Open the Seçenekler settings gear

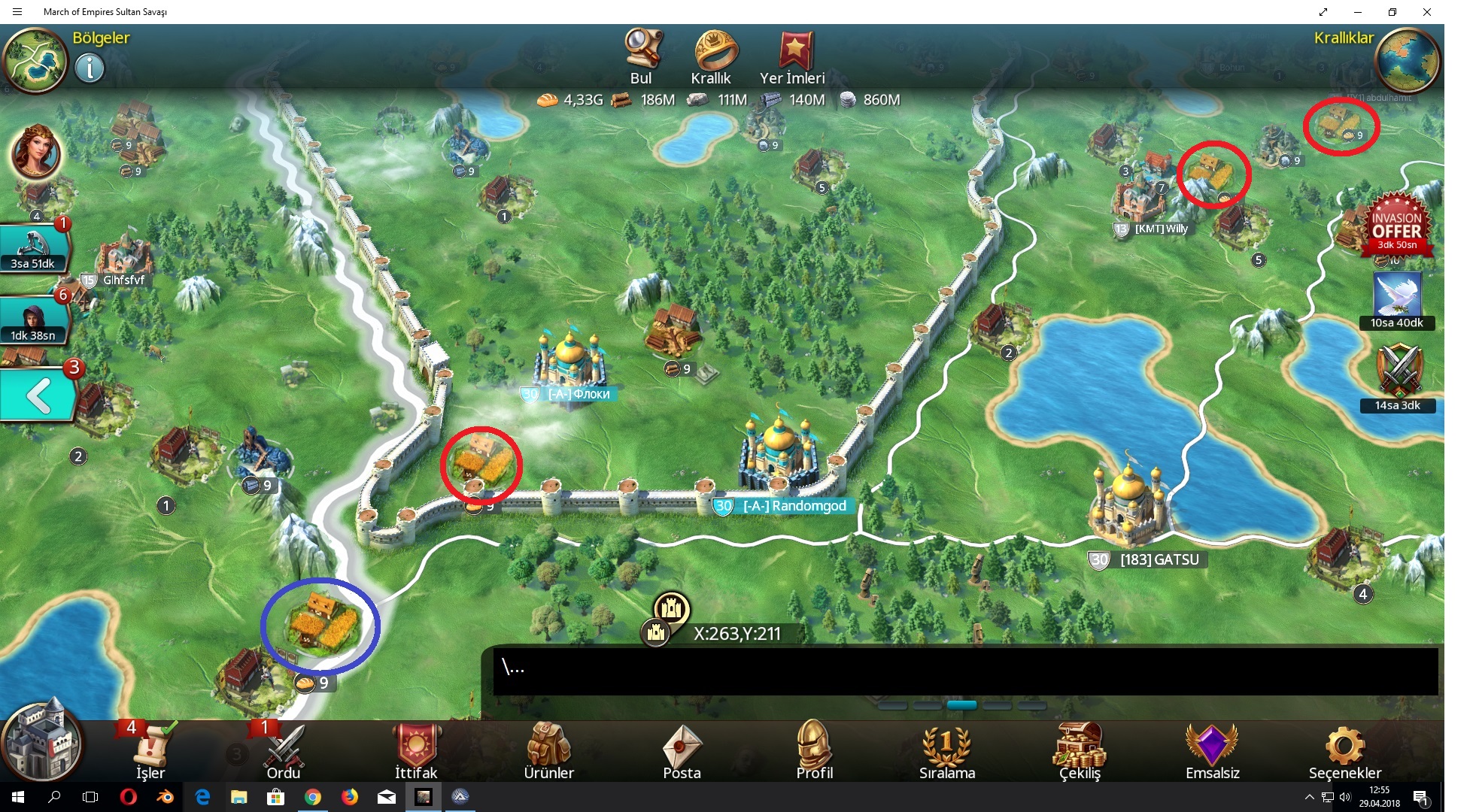pos(1344,750)
